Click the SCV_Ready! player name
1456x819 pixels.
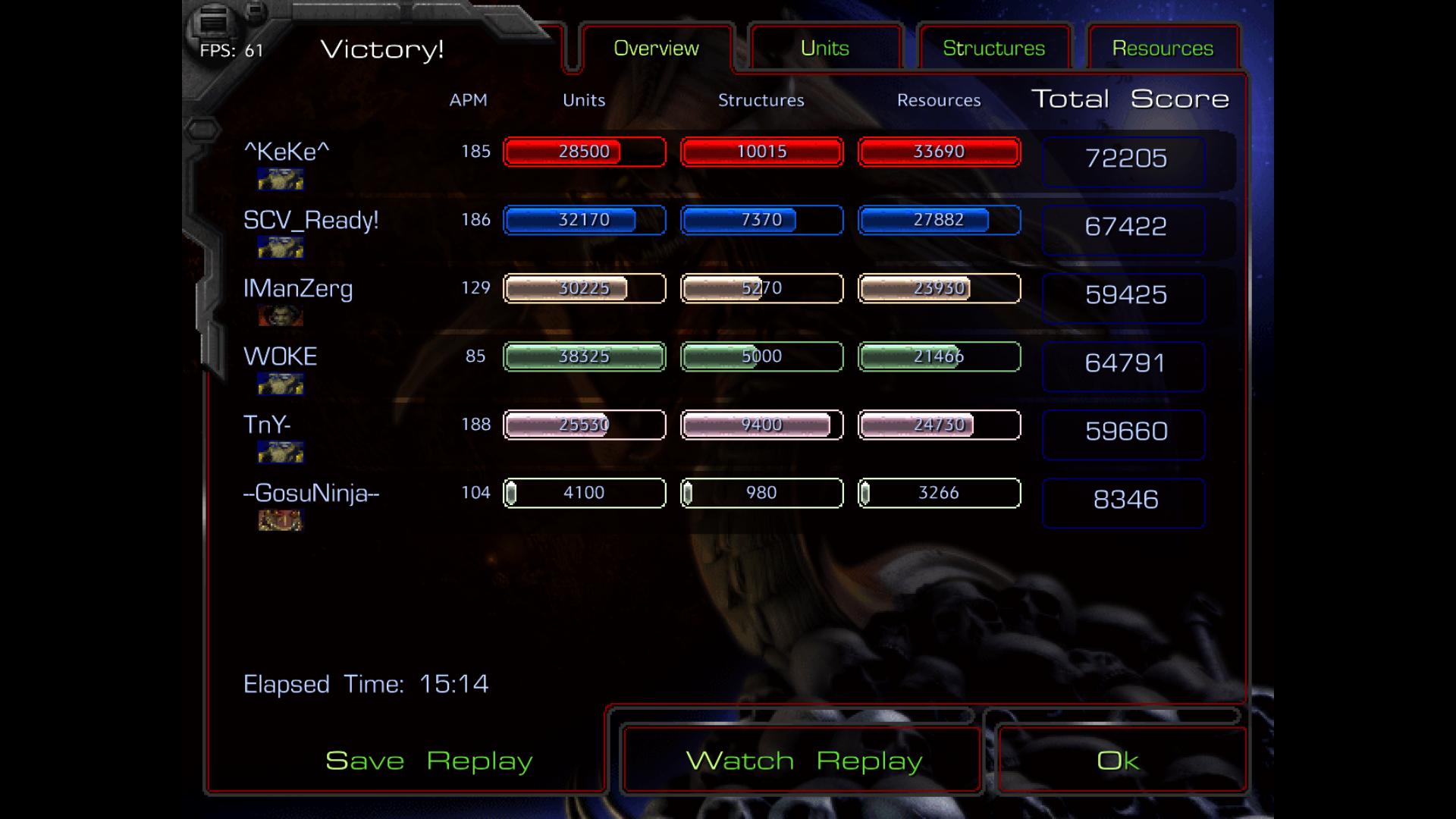coord(311,220)
